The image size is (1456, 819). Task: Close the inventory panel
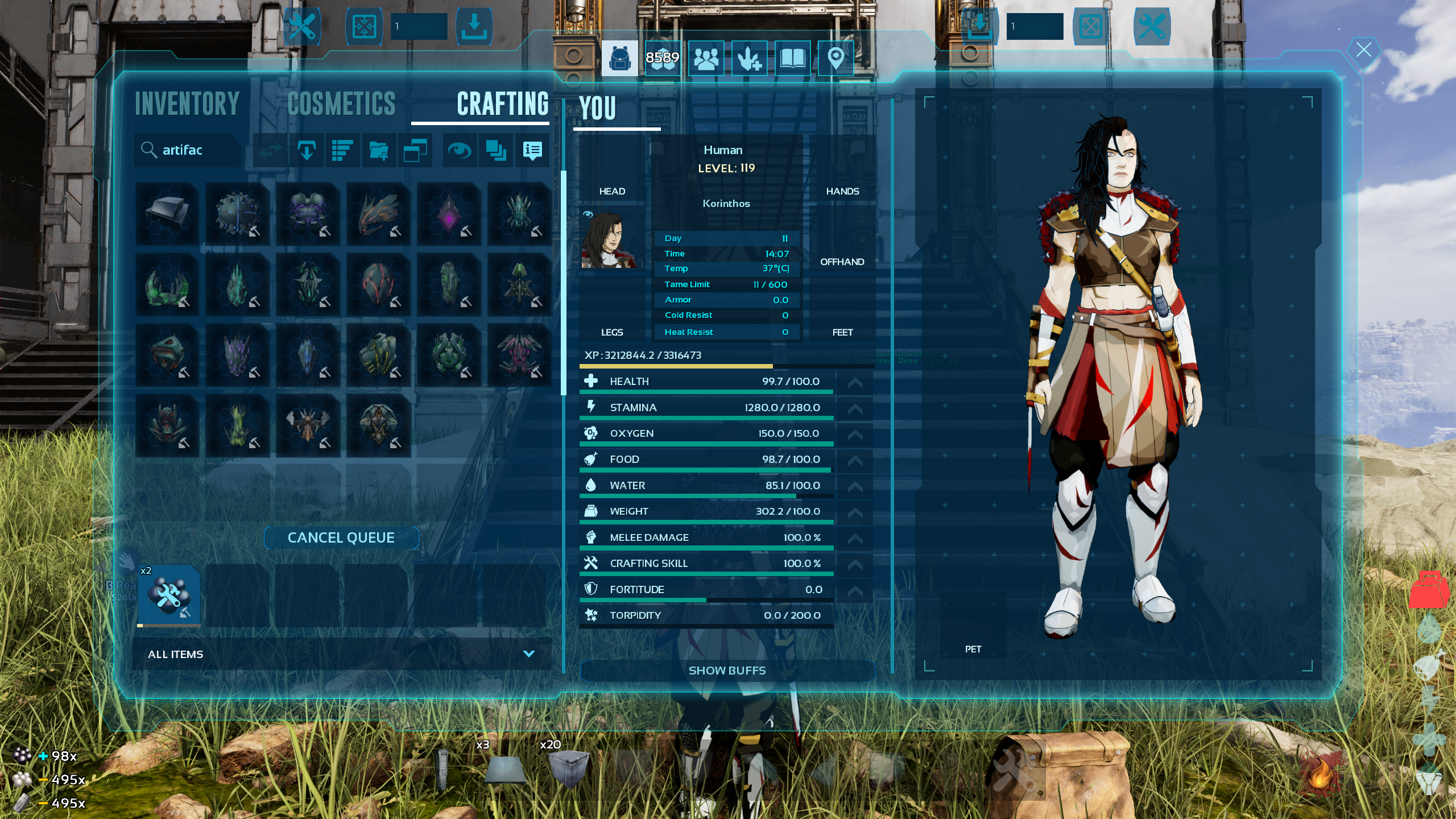pyautogui.click(x=1364, y=50)
